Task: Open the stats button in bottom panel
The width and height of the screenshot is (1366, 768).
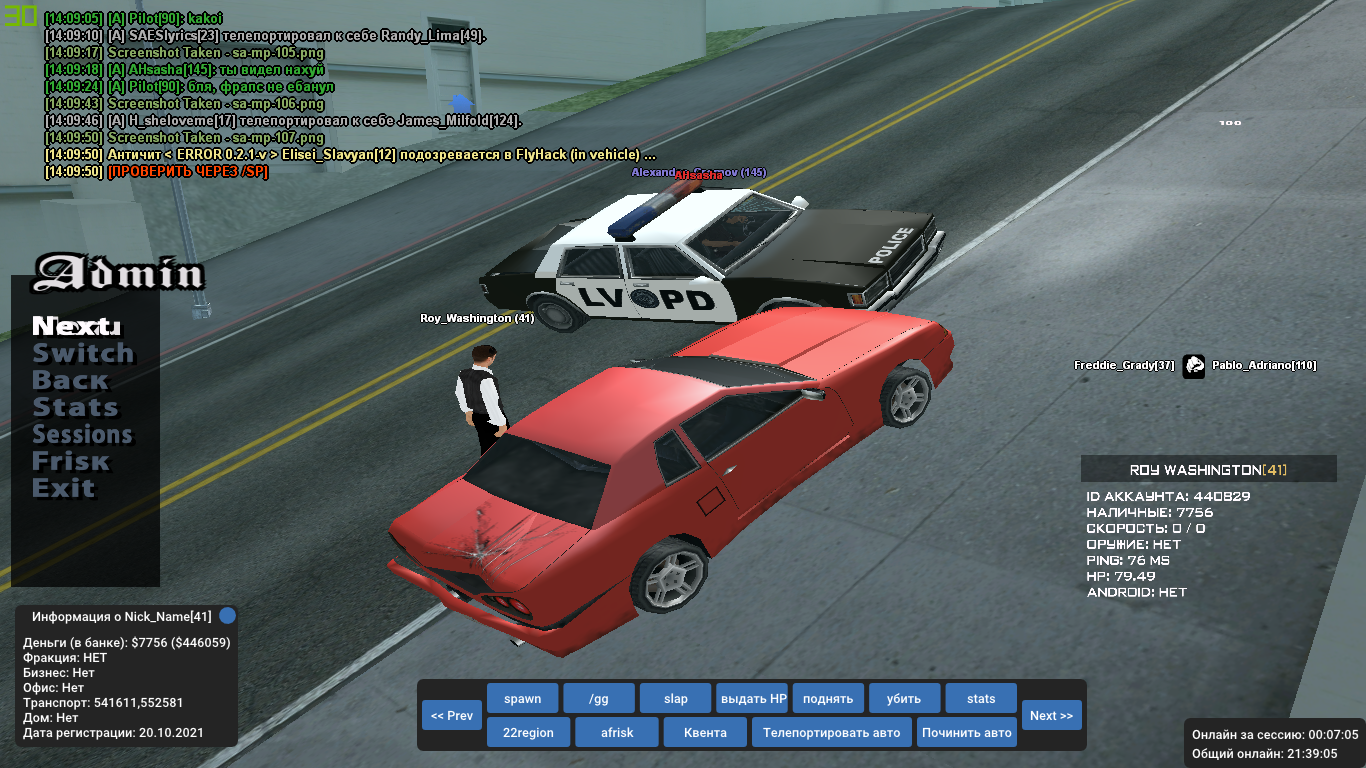Action: (x=981, y=698)
